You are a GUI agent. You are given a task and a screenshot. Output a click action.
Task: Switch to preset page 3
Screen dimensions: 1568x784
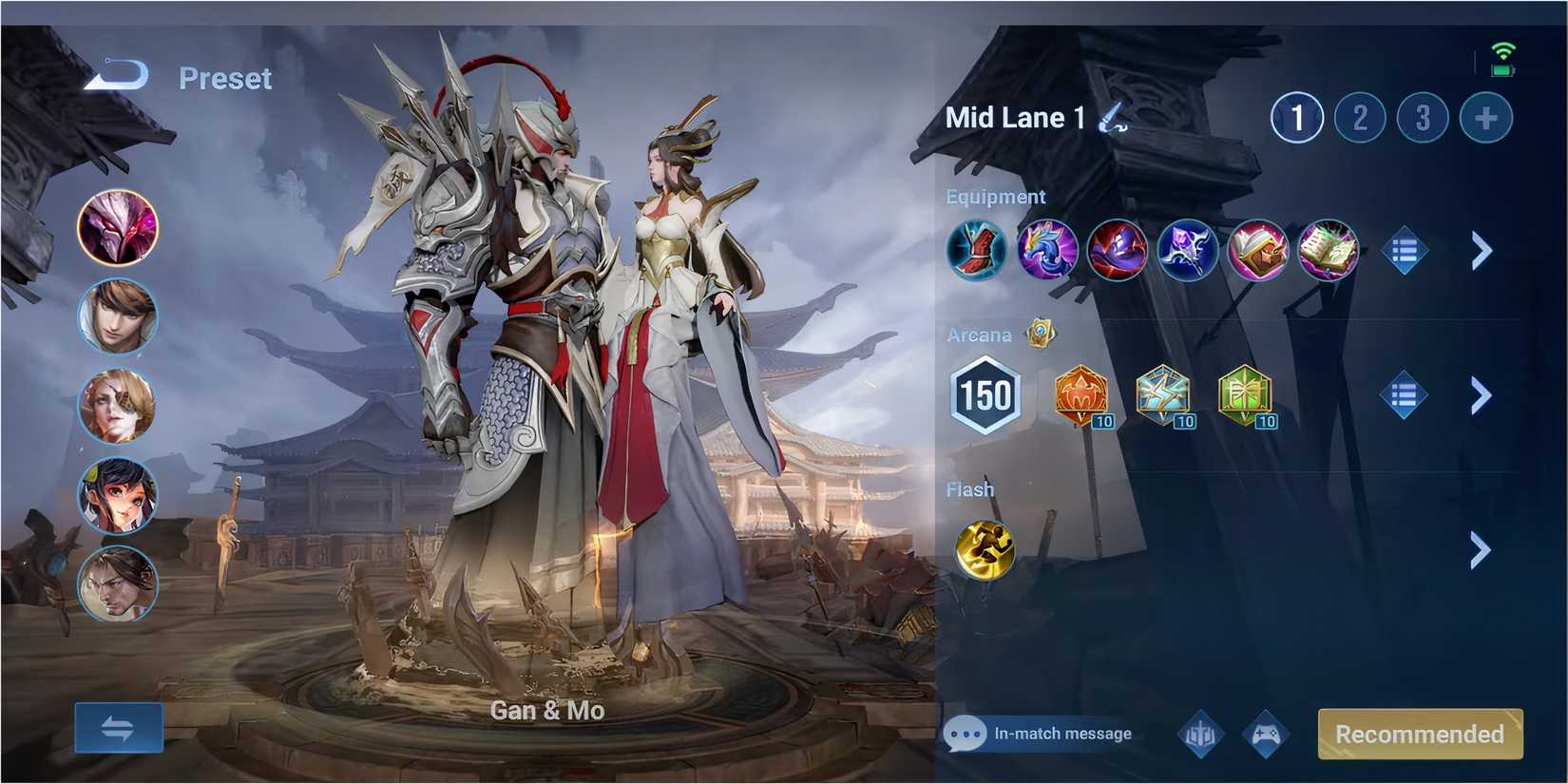tap(1422, 117)
